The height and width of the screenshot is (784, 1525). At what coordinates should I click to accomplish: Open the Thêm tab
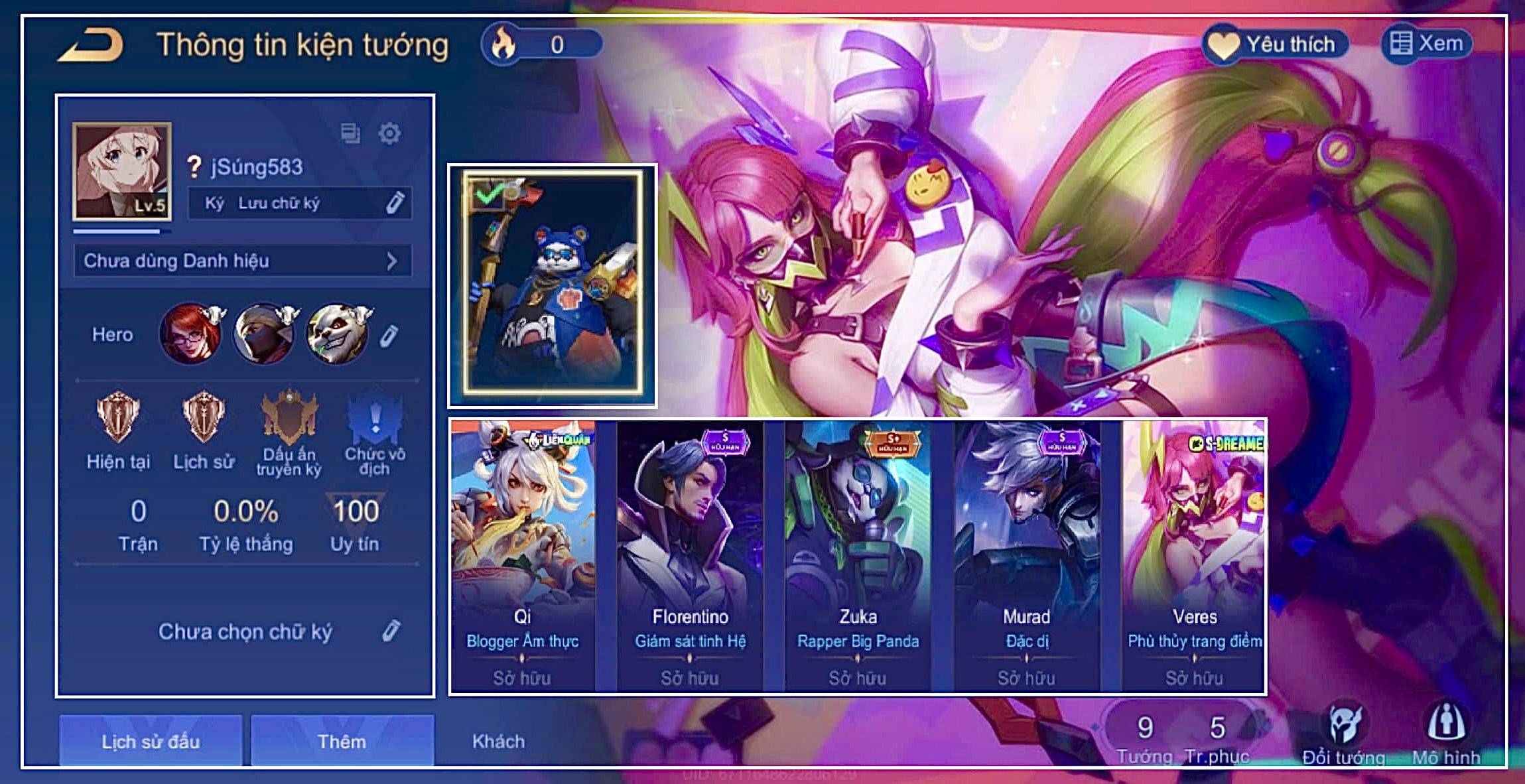[342, 741]
